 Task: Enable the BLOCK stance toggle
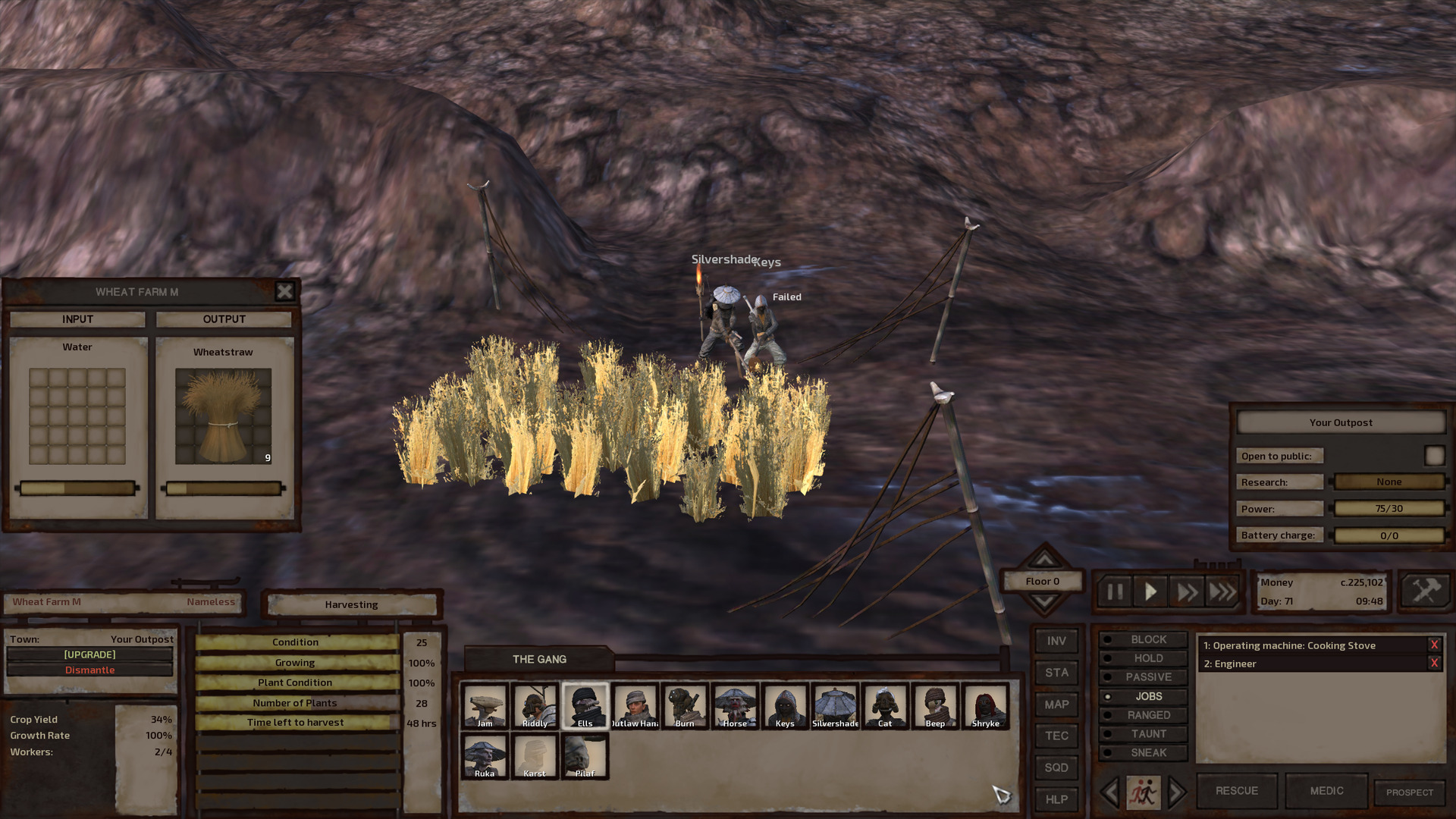[1143, 639]
